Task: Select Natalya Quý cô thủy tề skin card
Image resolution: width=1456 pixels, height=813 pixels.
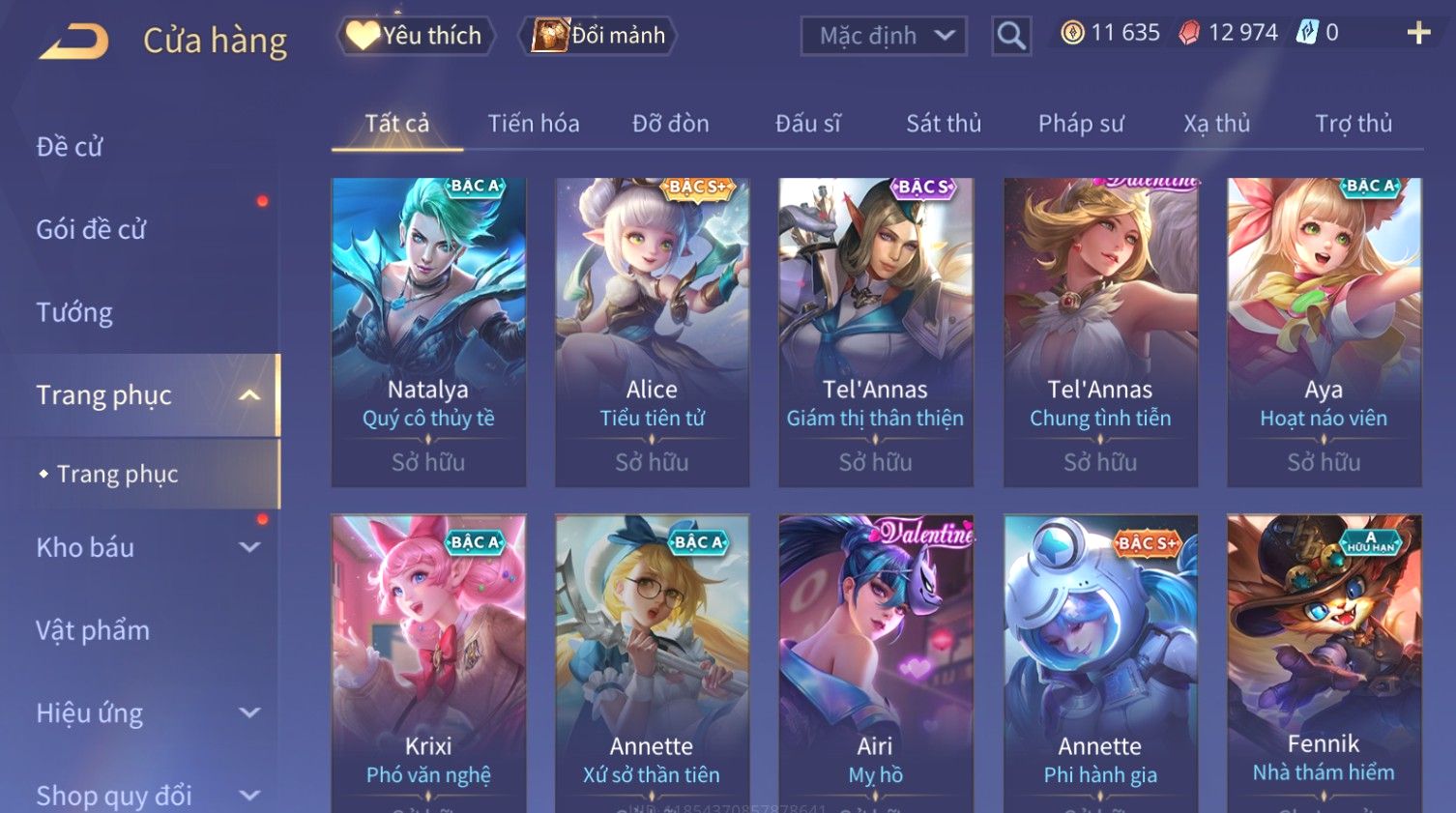Action: click(428, 331)
